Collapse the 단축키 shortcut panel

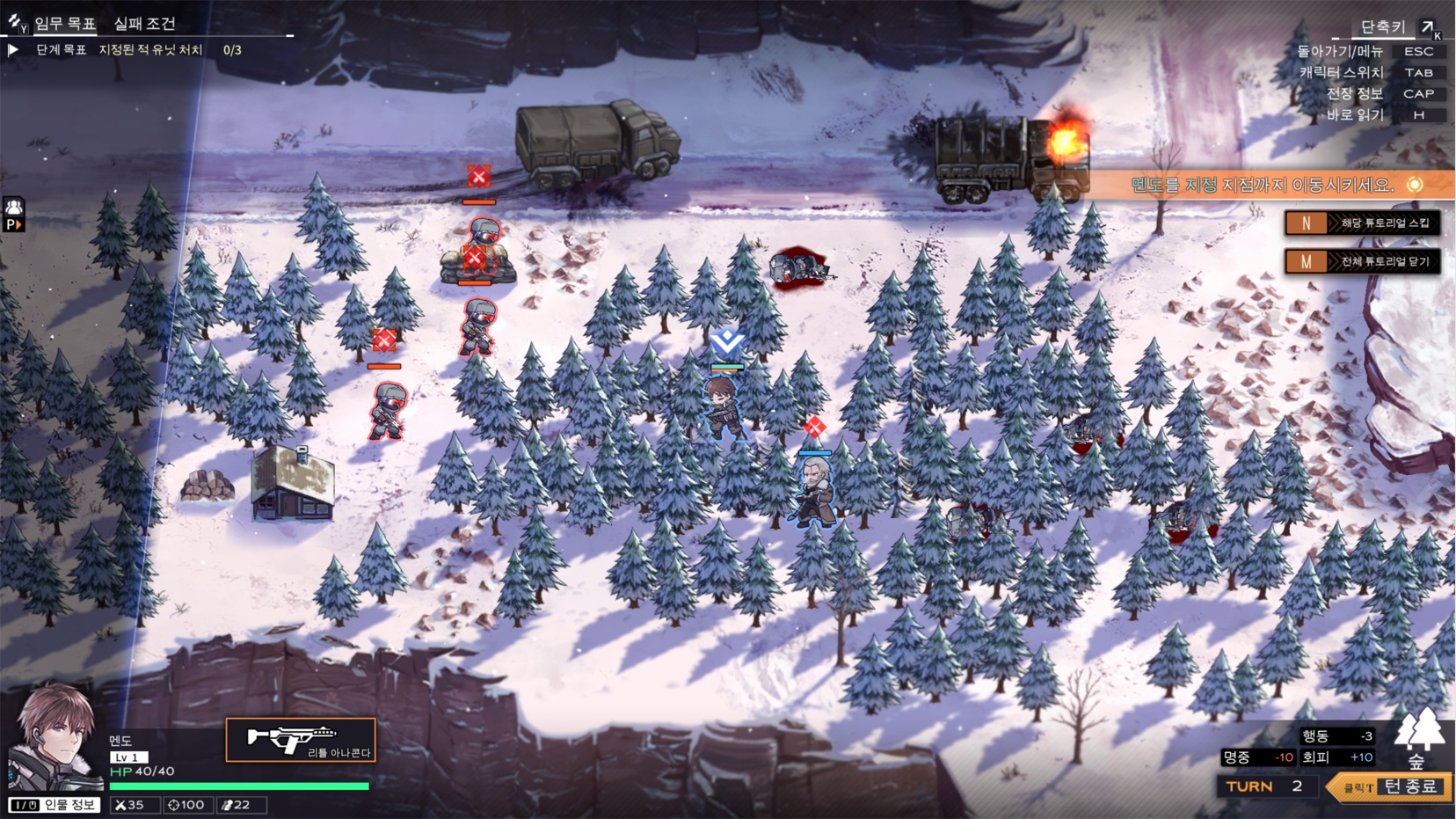pos(1427,28)
